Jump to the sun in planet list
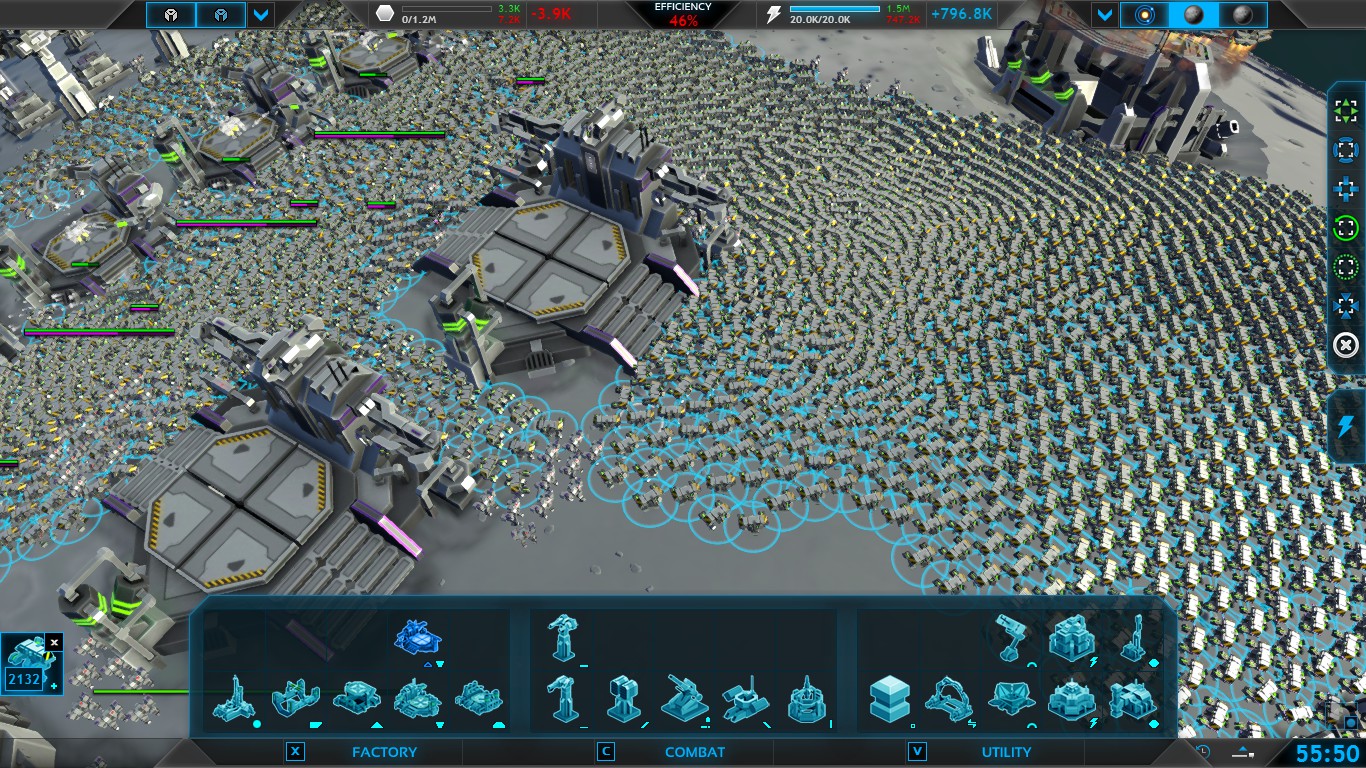 (1143, 15)
